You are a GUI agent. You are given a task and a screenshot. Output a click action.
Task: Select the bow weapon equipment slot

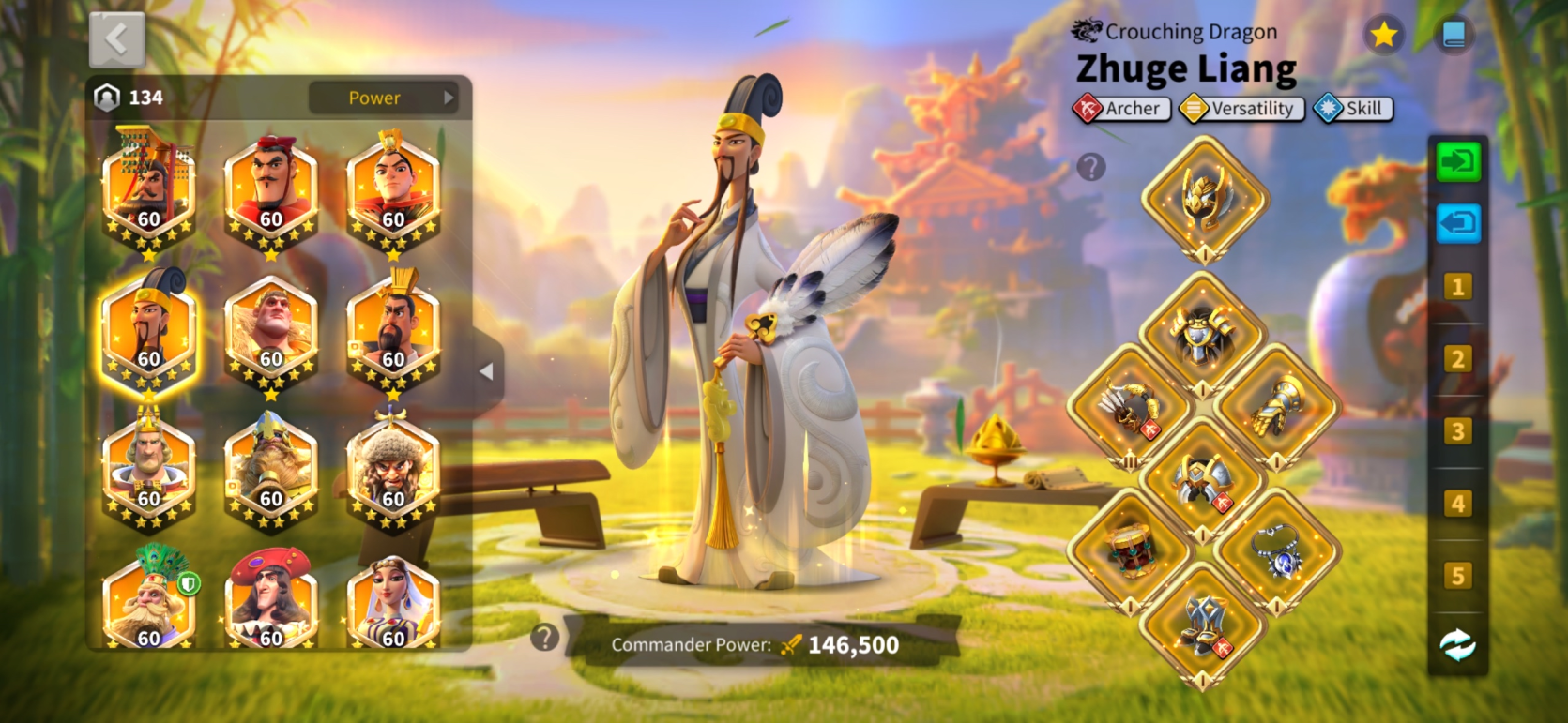coord(1131,407)
